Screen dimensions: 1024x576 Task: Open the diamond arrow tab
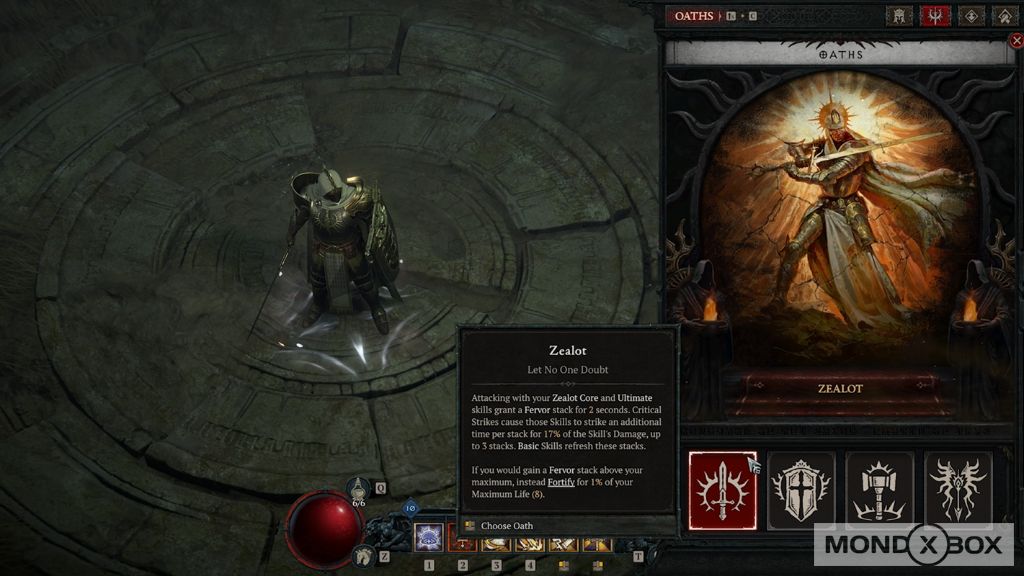[970, 16]
